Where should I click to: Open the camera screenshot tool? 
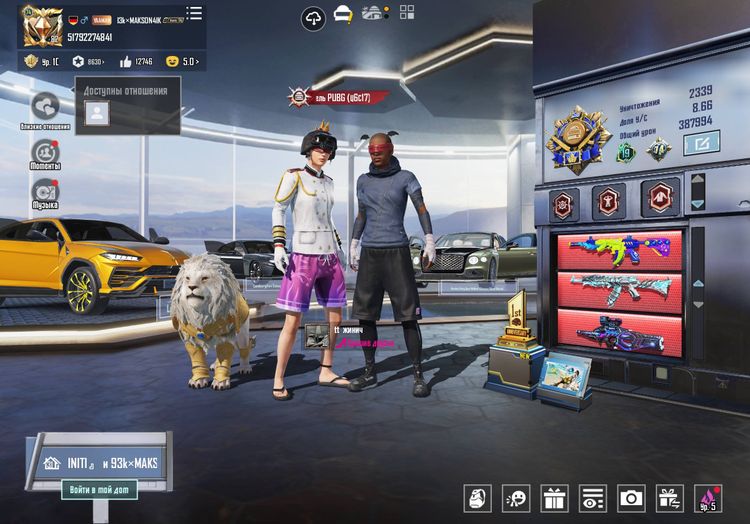631,498
